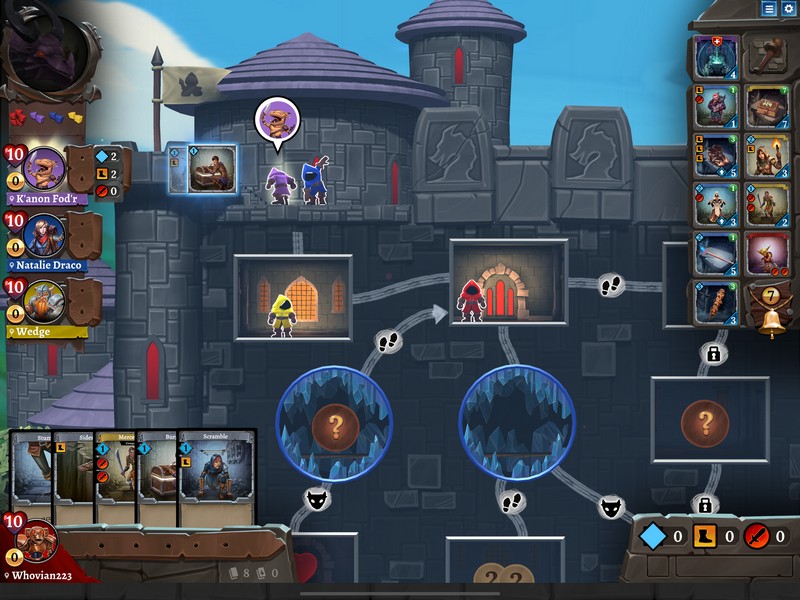
Task: Open the gear settings menu
Action: 789,8
